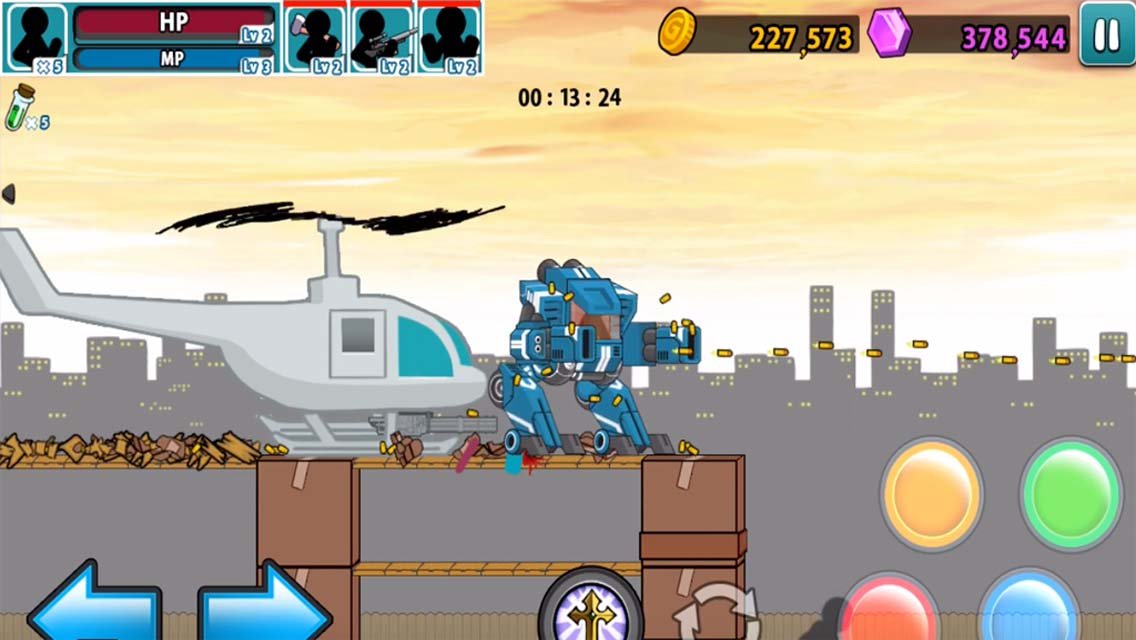1136x640 pixels.
Task: Activate the golden cross special skill
Action: pos(590,608)
